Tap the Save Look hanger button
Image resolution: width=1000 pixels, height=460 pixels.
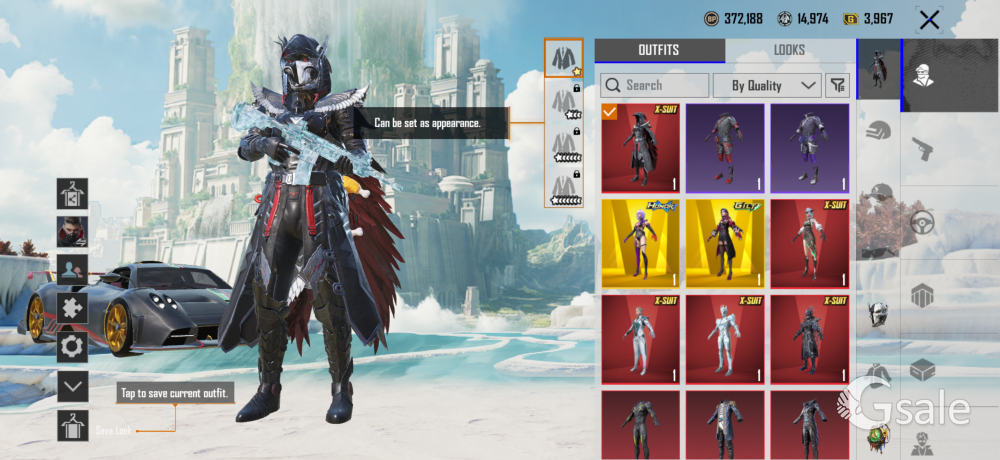point(72,425)
